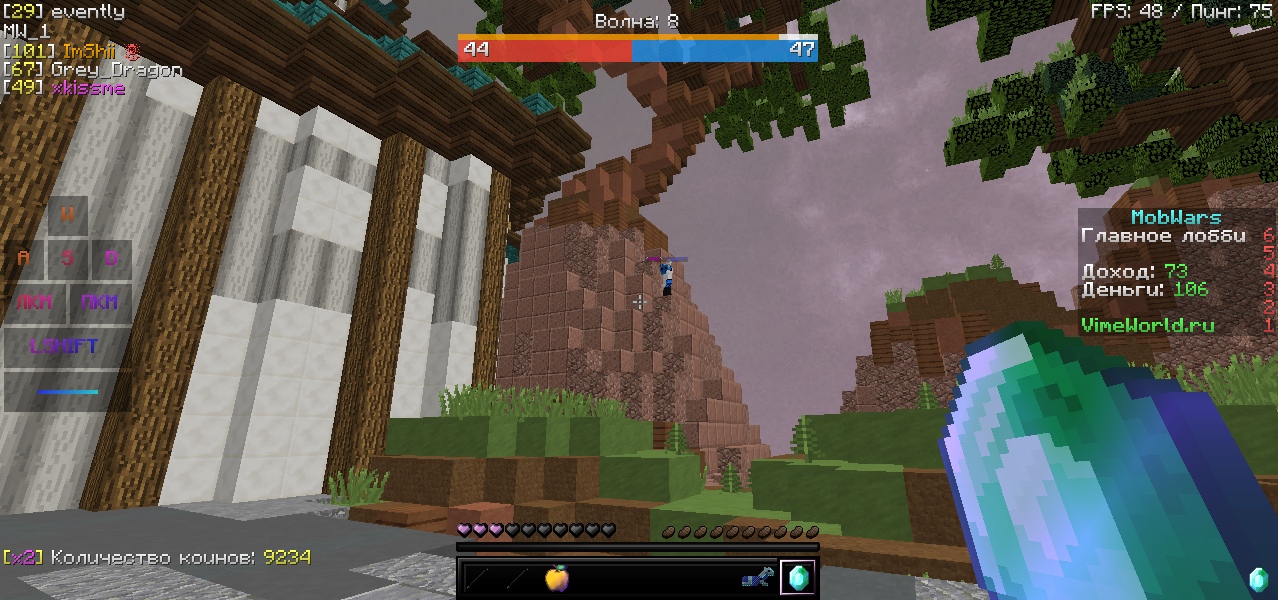Choose the emerald in the hotbar
The width and height of the screenshot is (1278, 600).
(798, 577)
